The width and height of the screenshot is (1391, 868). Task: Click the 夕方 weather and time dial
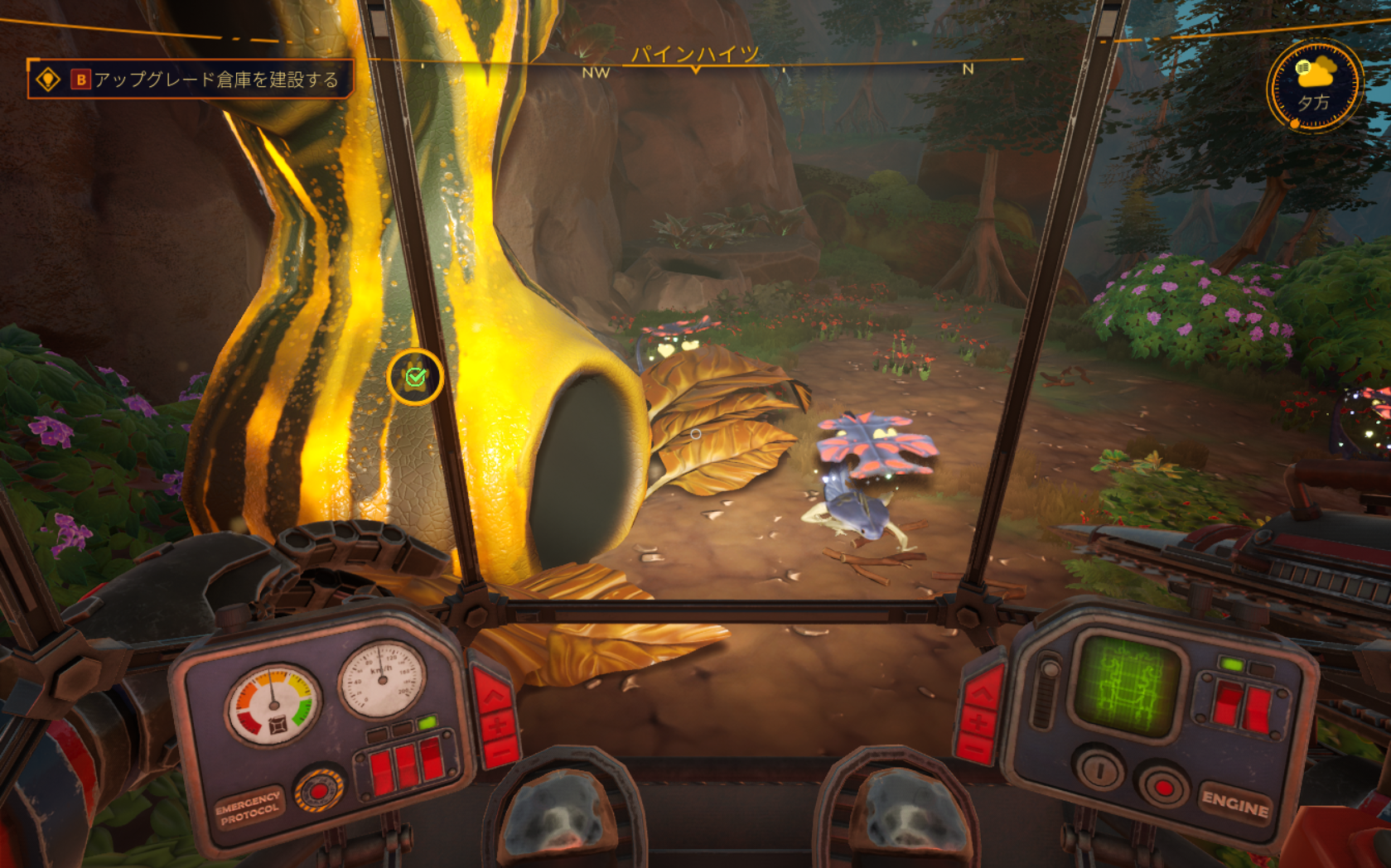tap(1314, 86)
